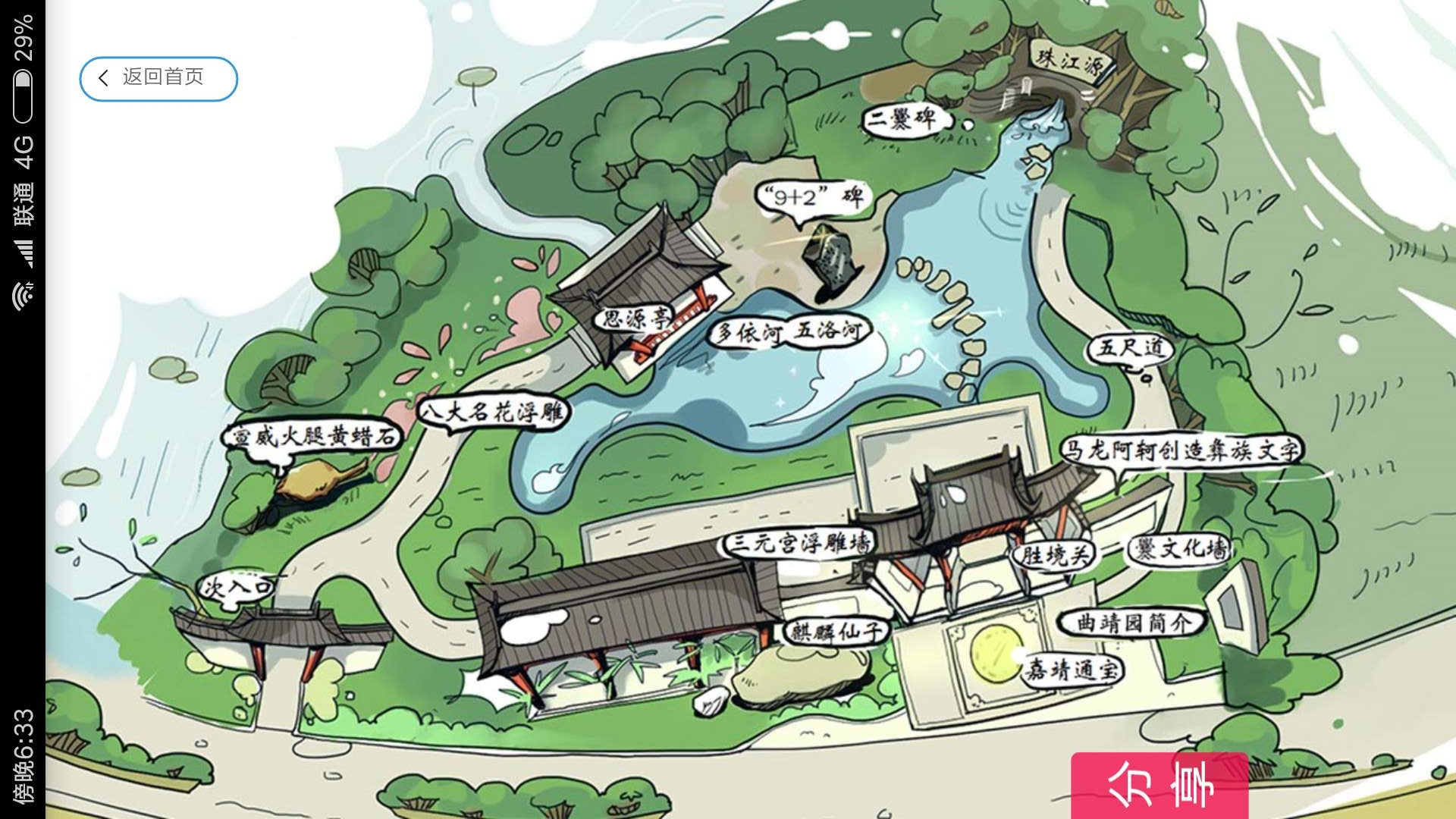This screenshot has height=819, width=1456.
Task: Select the 宣威火腿黄蜡石 label
Action: 312,437
